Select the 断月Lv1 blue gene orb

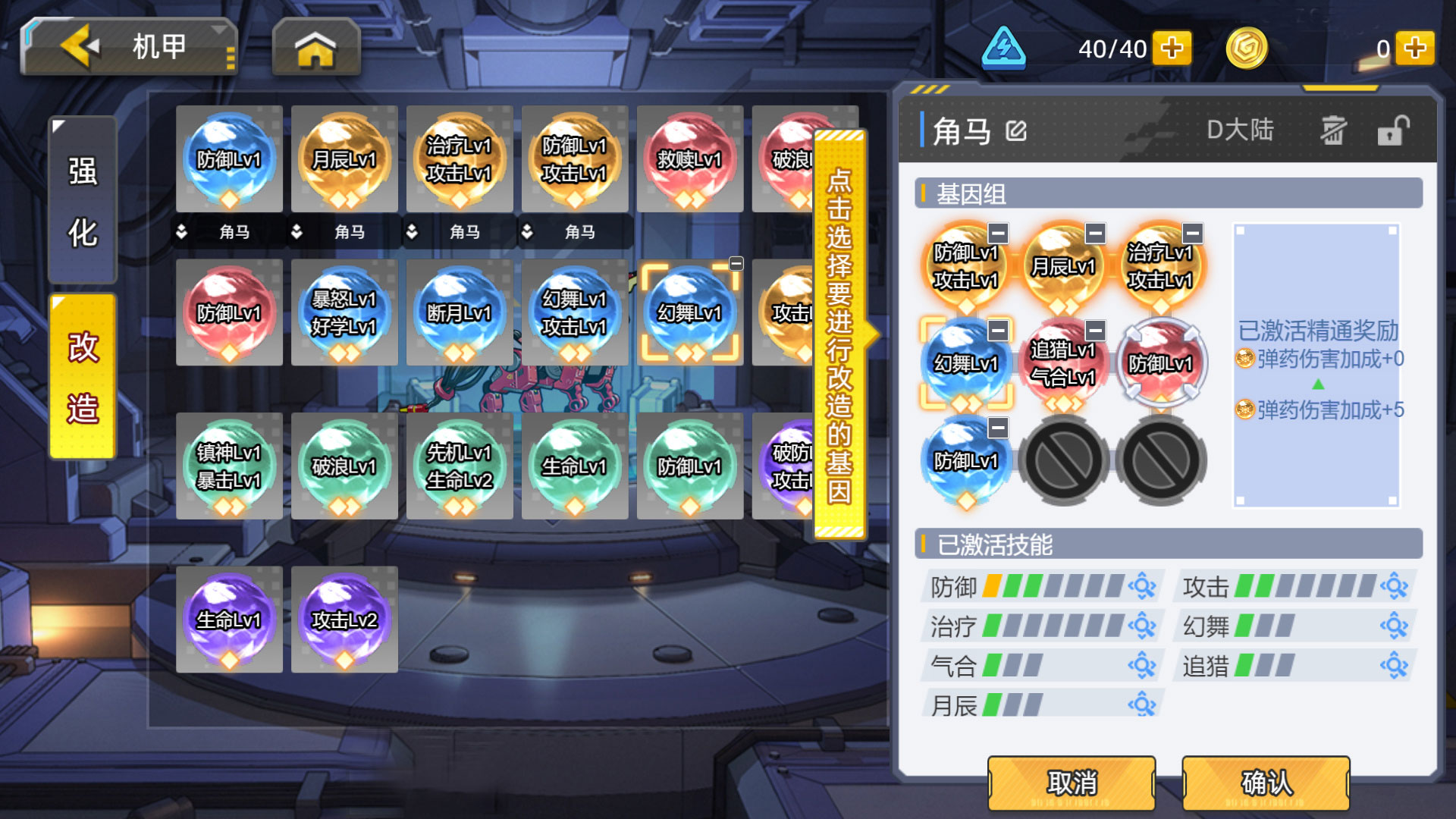pyautogui.click(x=459, y=312)
